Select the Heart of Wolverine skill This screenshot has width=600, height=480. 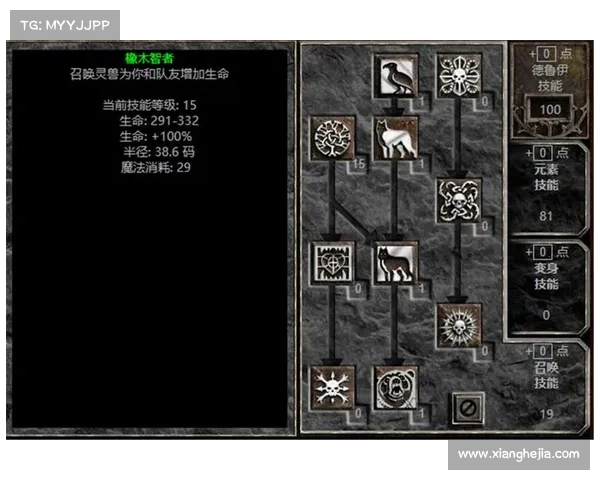(x=331, y=263)
